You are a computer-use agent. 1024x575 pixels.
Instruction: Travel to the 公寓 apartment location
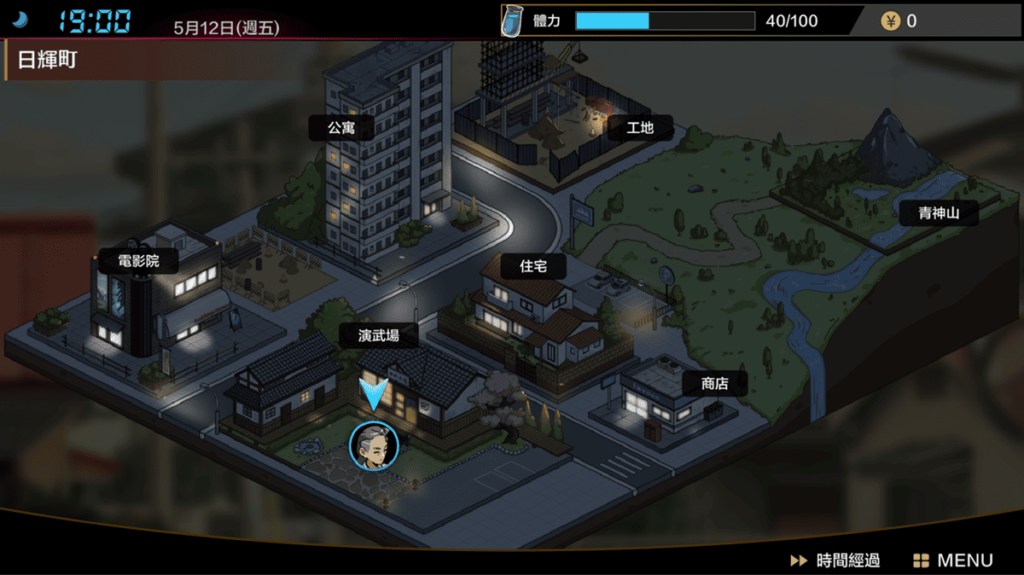click(341, 128)
